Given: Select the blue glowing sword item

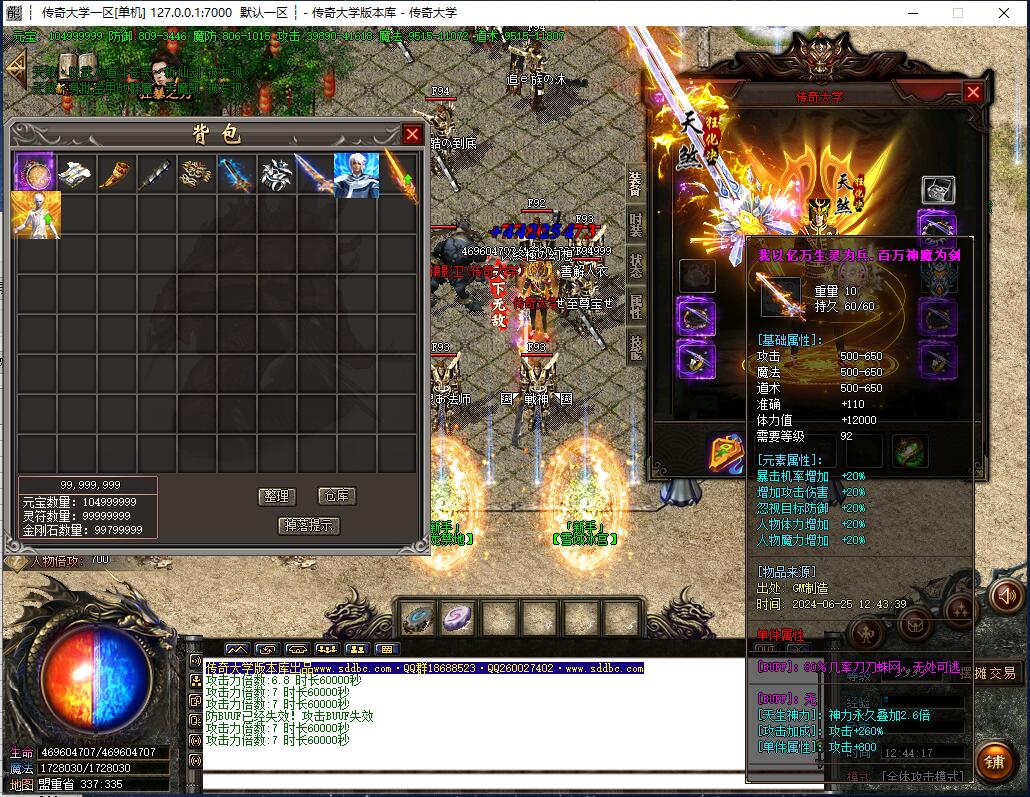Looking at the screenshot, I should point(236,174).
